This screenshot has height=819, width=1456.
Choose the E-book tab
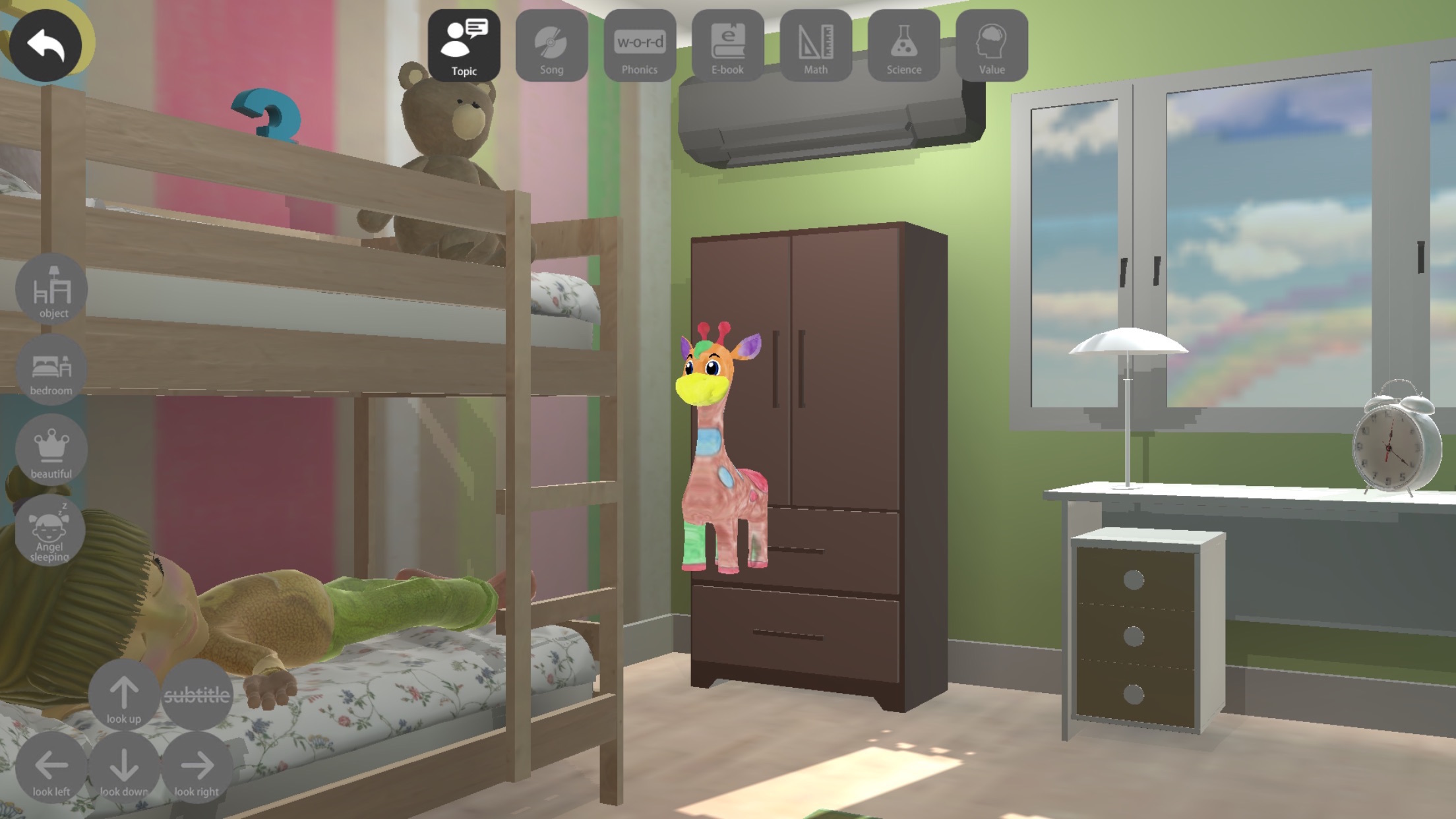(x=727, y=45)
